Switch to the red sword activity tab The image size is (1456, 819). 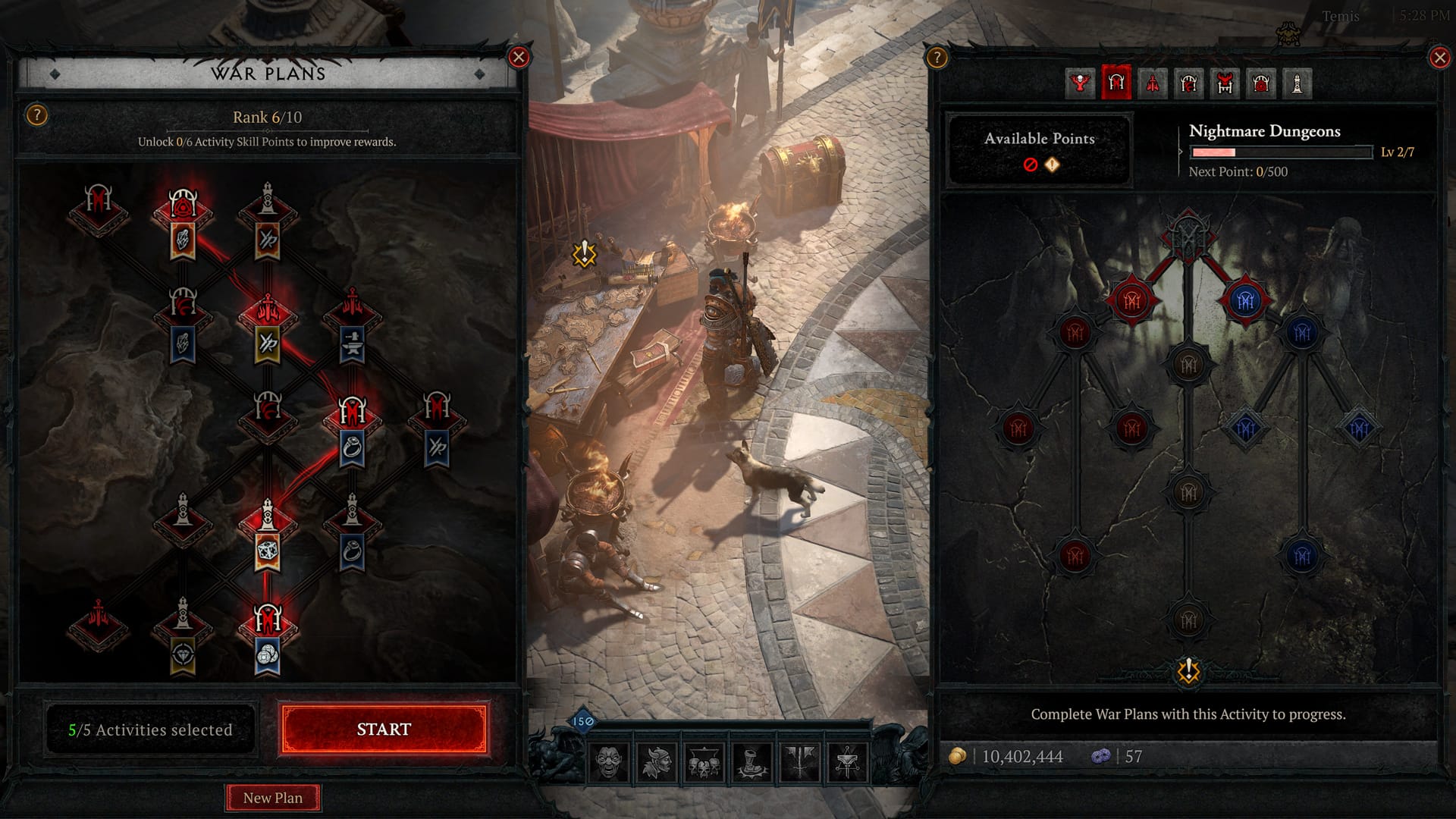[1153, 83]
